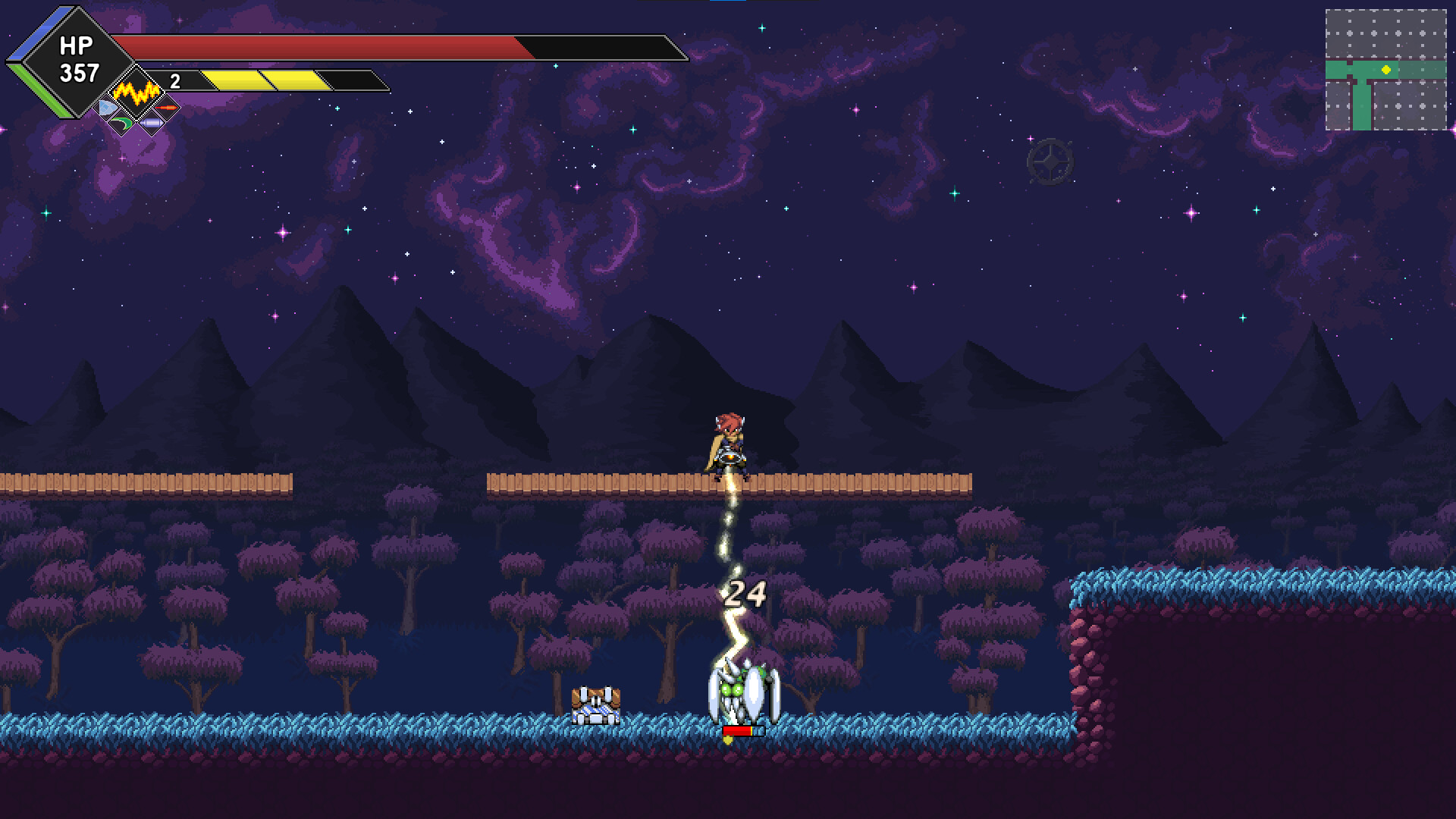The height and width of the screenshot is (819, 1456).
Task: Click the star compass emblem in the sky
Action: (x=1050, y=162)
